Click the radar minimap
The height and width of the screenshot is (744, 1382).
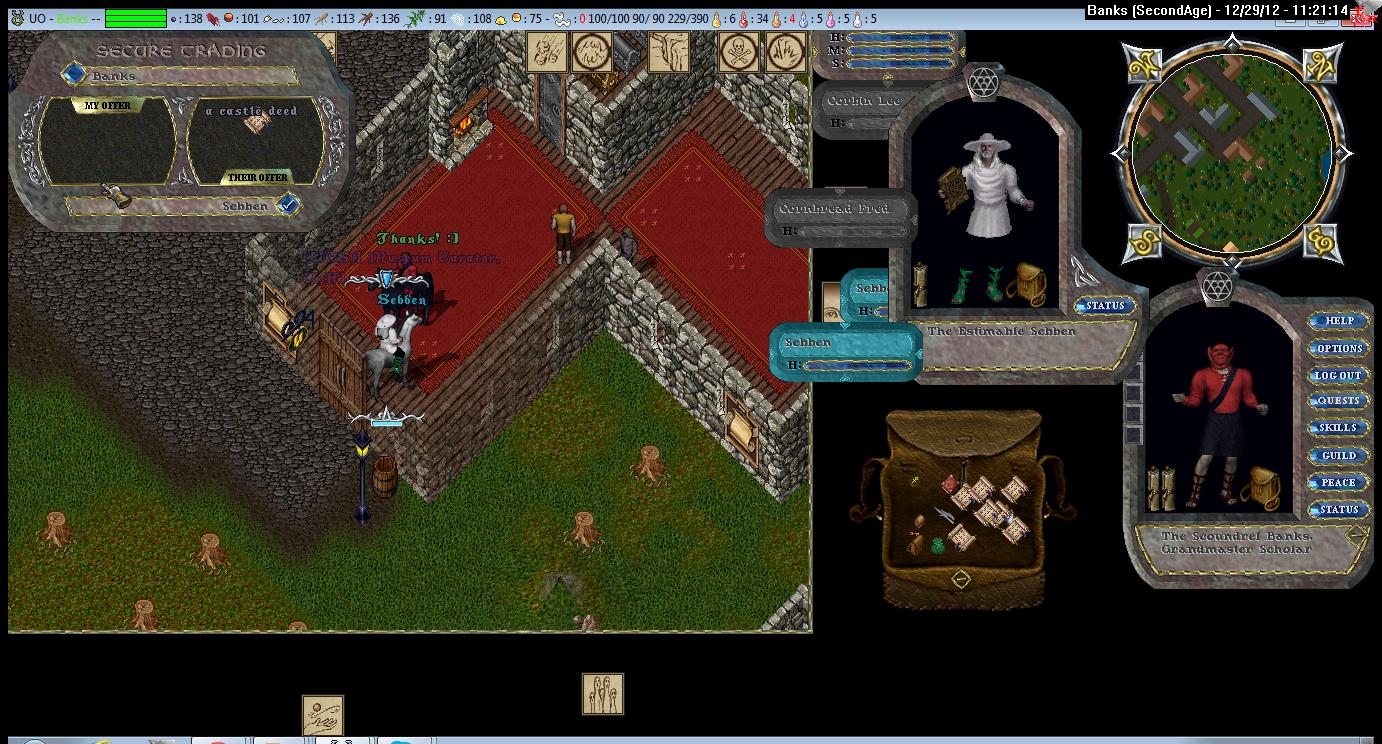1230,153
